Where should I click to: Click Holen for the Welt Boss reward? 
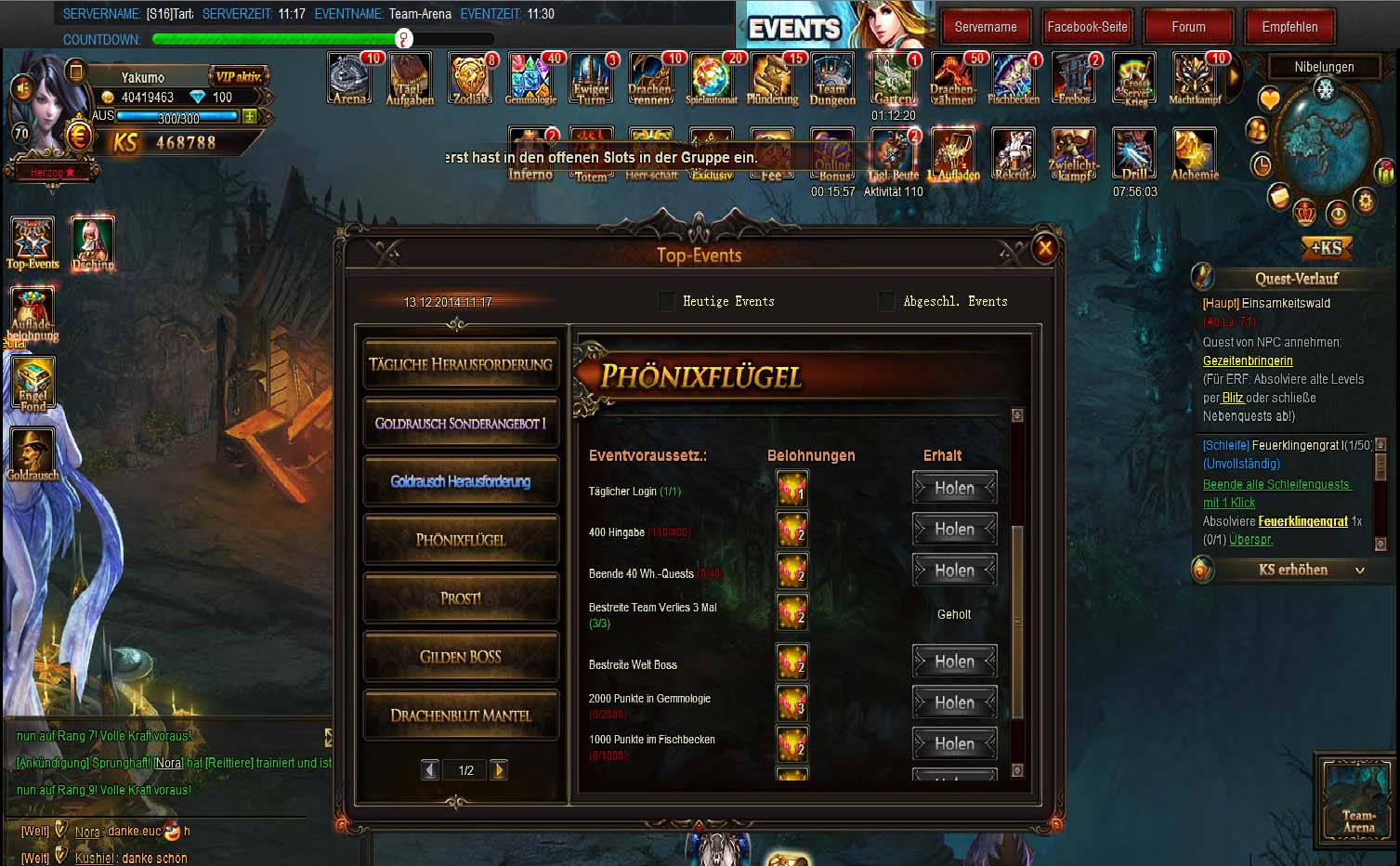(954, 662)
